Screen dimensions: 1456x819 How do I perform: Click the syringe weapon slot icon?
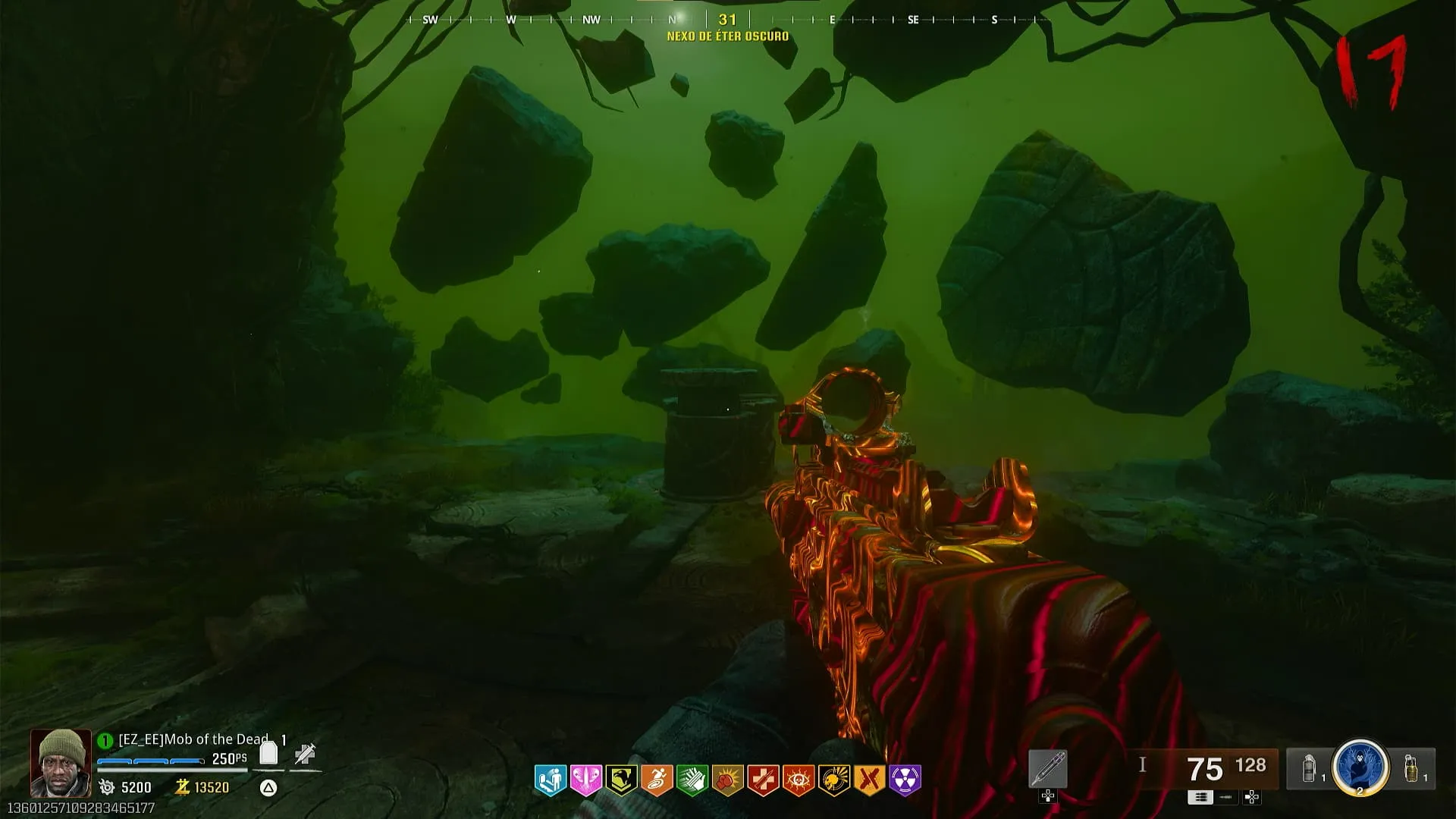tap(1048, 769)
